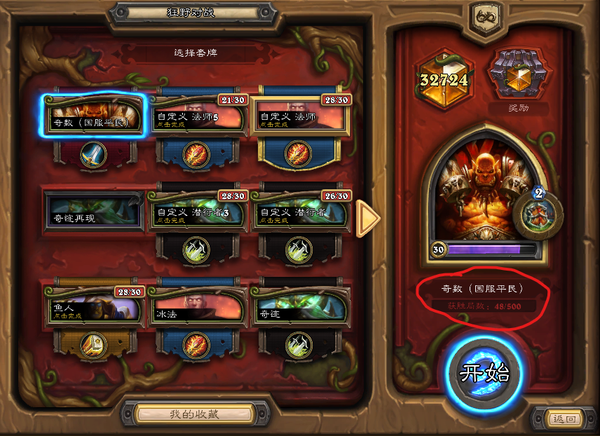Select the 奇迹再现 deck
Viewport: 600px width, 436px height.
pyautogui.click(x=95, y=214)
